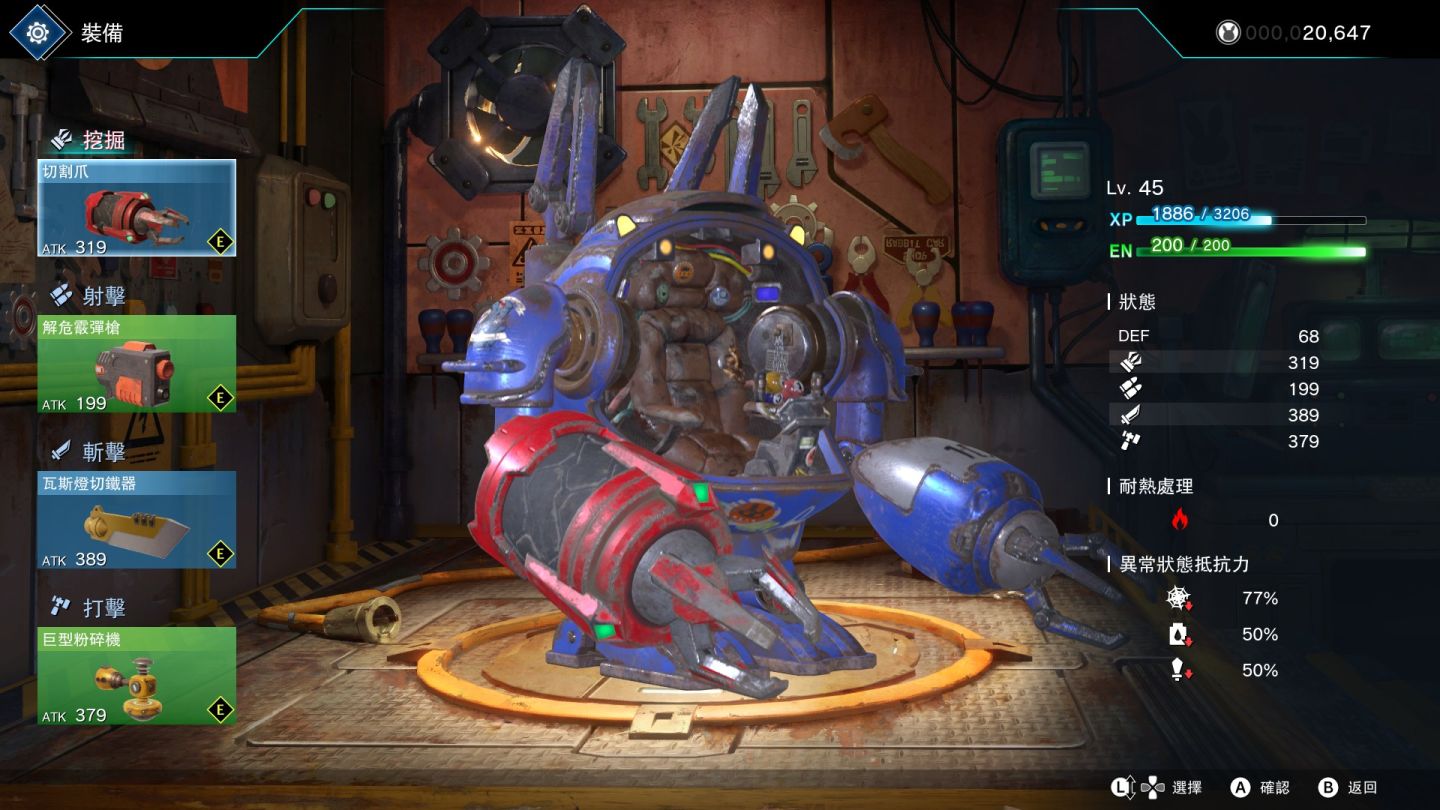Choose the 解危霰彈槍 shooting weapon slot
1440x810 pixels.
pyautogui.click(x=137, y=364)
